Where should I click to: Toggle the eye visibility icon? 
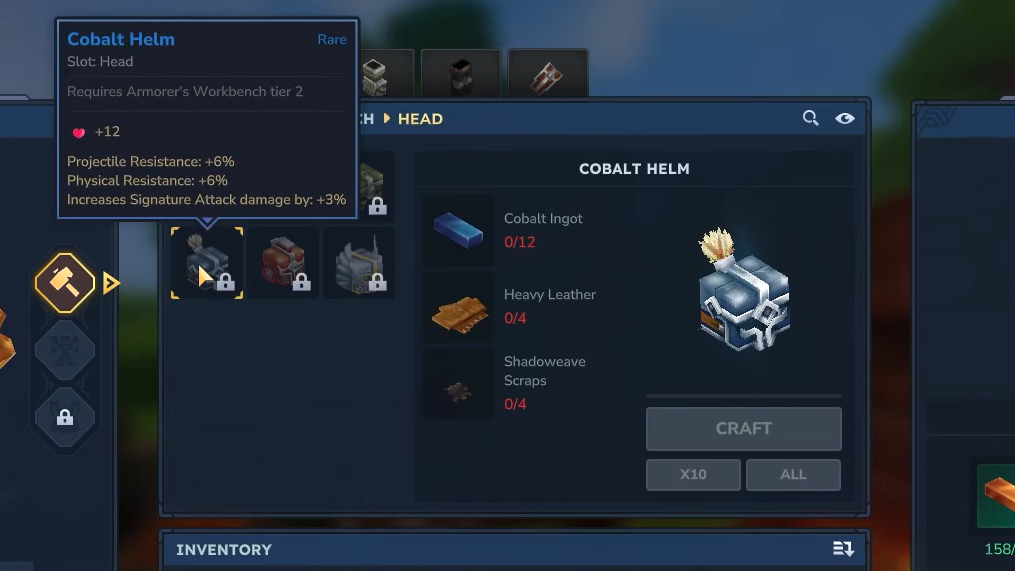(845, 118)
